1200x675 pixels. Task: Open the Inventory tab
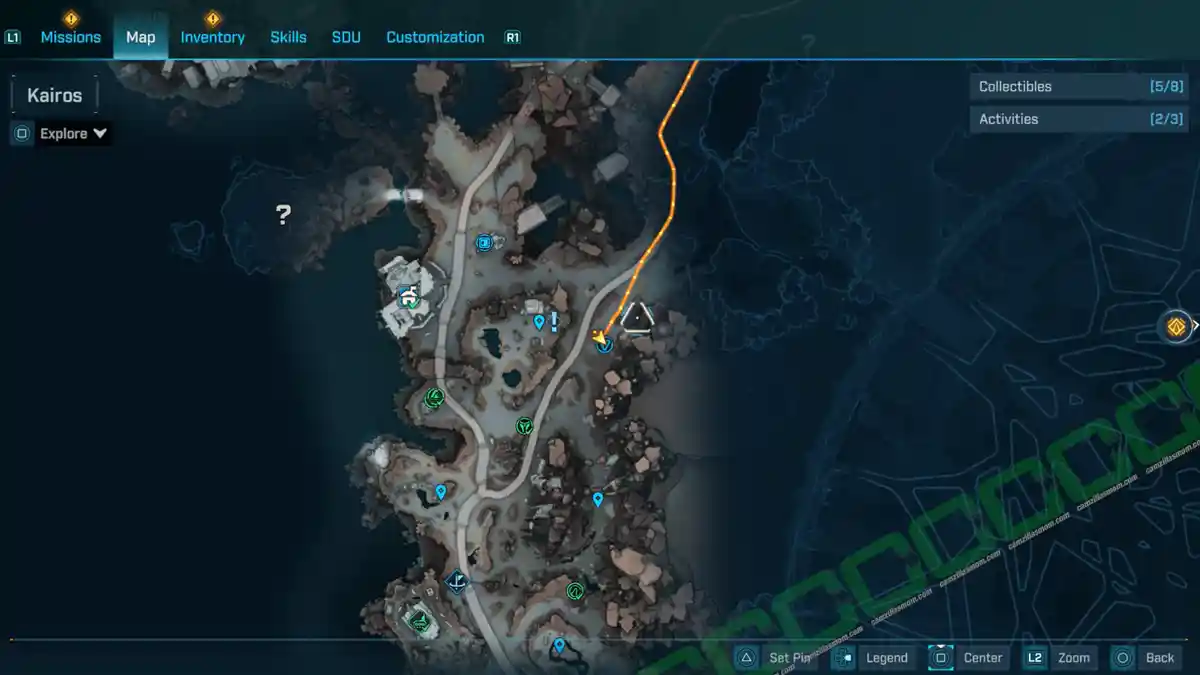[x=212, y=37]
